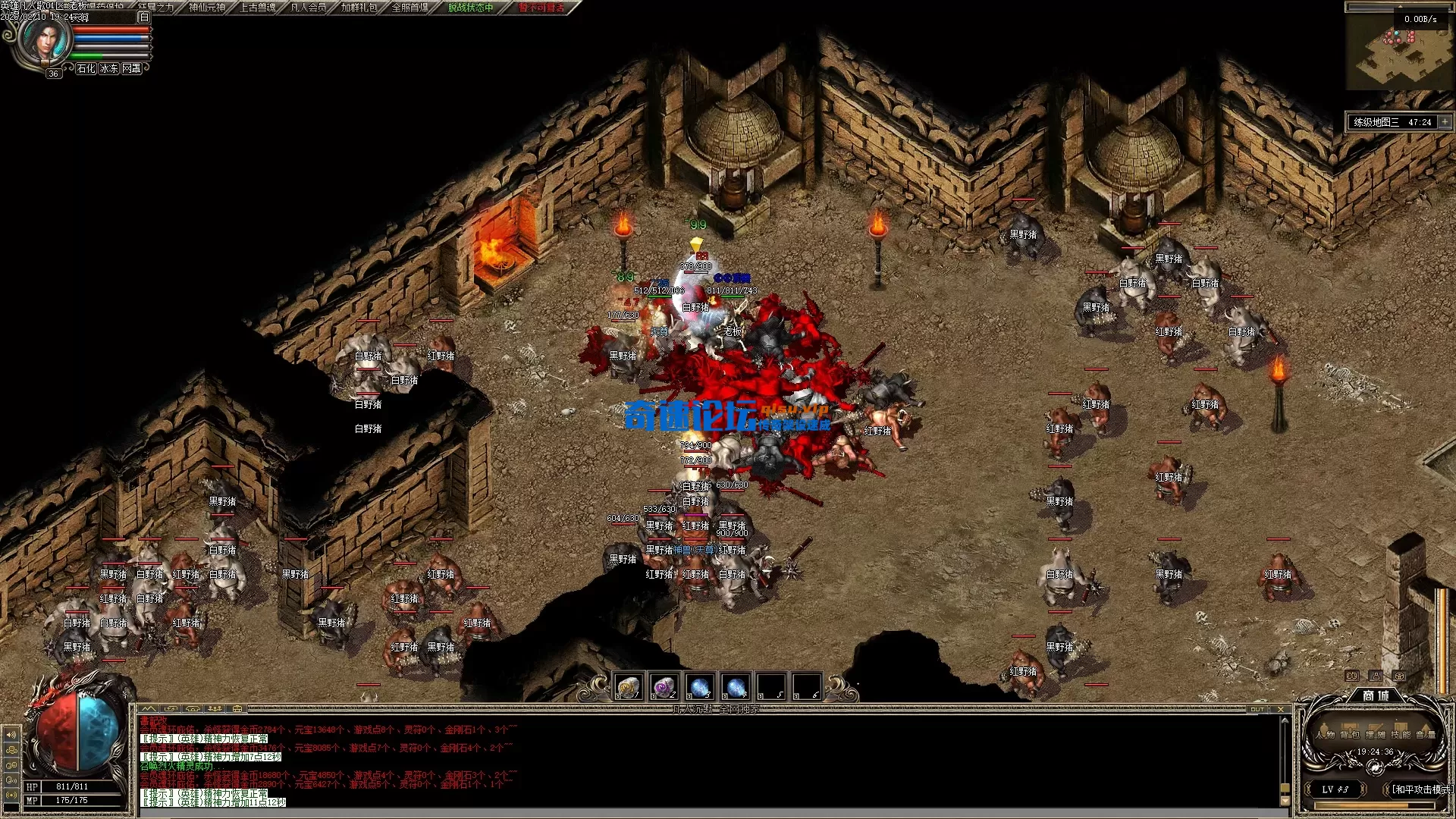Open the 全服首爆 menu entry
This screenshot has height=819, width=1456.
tap(409, 8)
